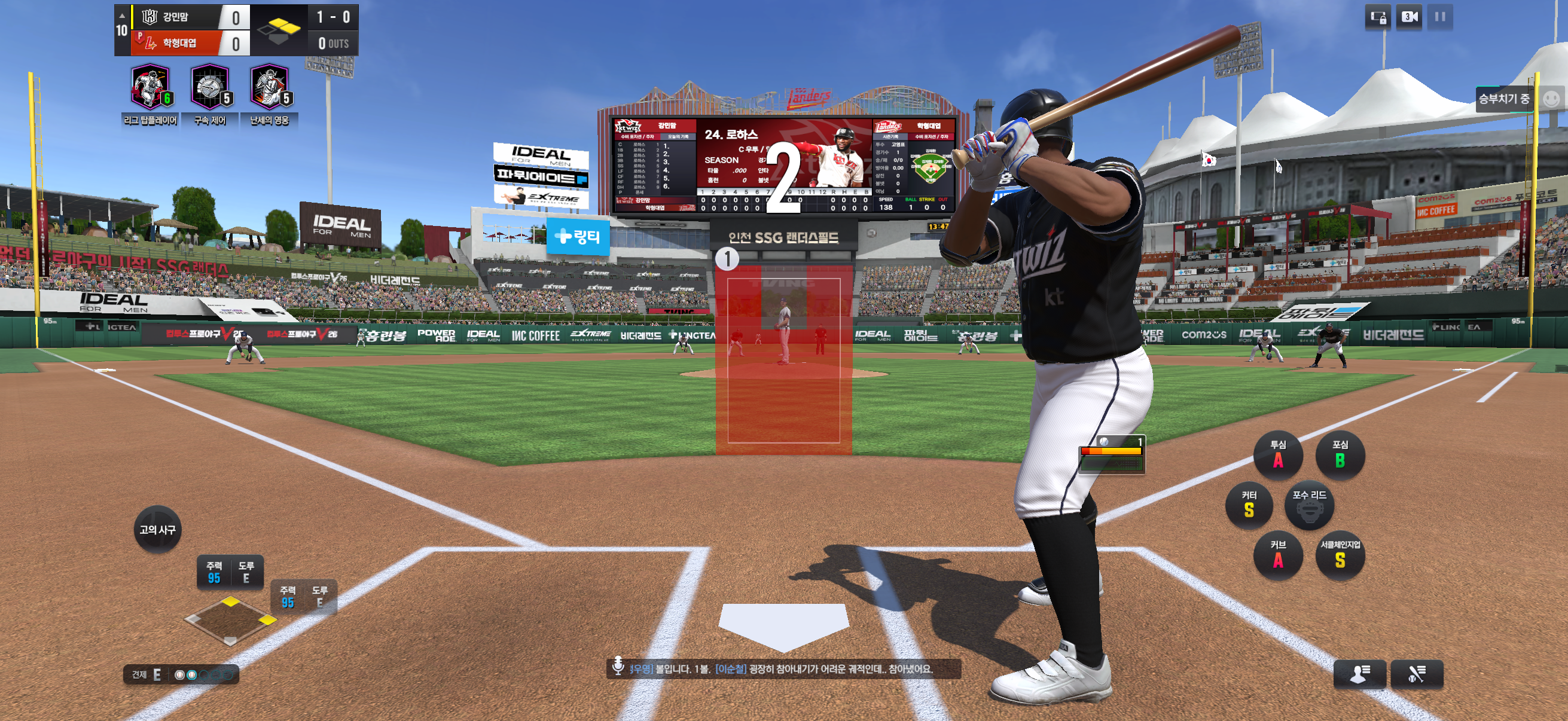Image resolution: width=1568 pixels, height=721 pixels.
Task: Check the 난세의 영웅 skill icon
Action: click(269, 87)
